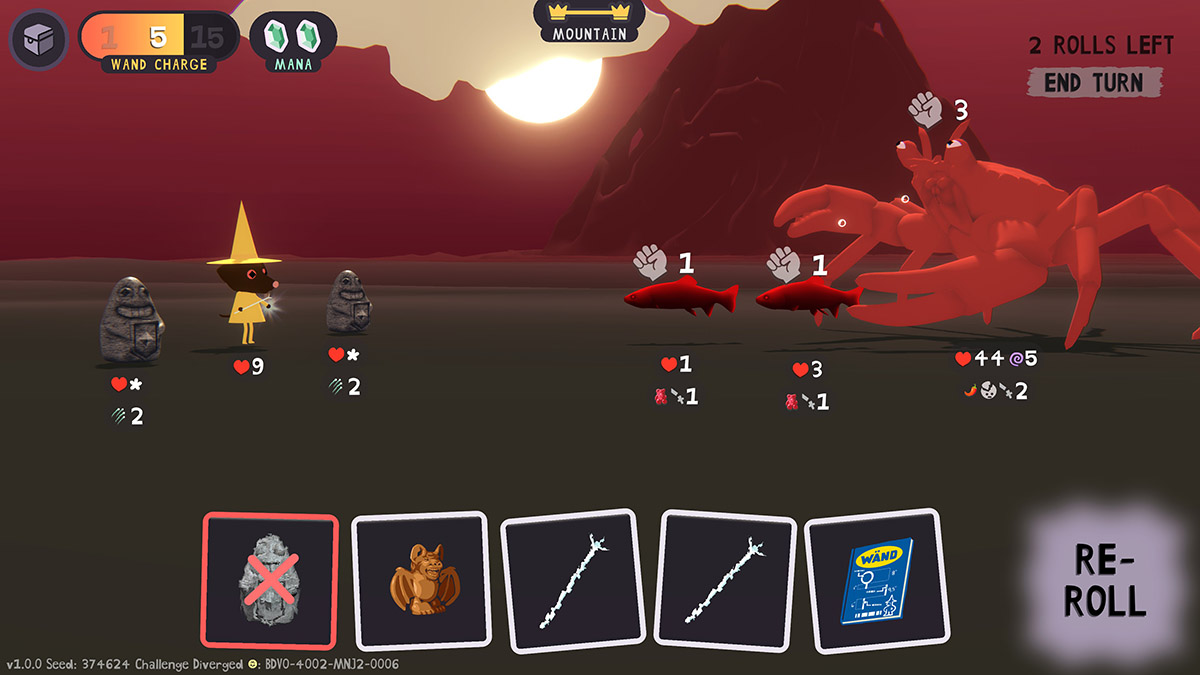Pick the blue WAND manual die

point(876,581)
